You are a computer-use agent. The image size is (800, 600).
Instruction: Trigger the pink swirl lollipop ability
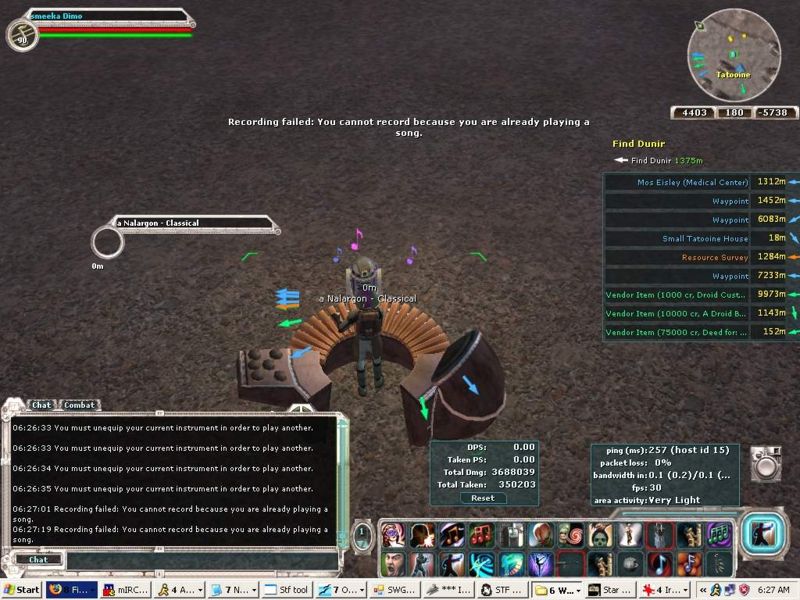(x=569, y=535)
